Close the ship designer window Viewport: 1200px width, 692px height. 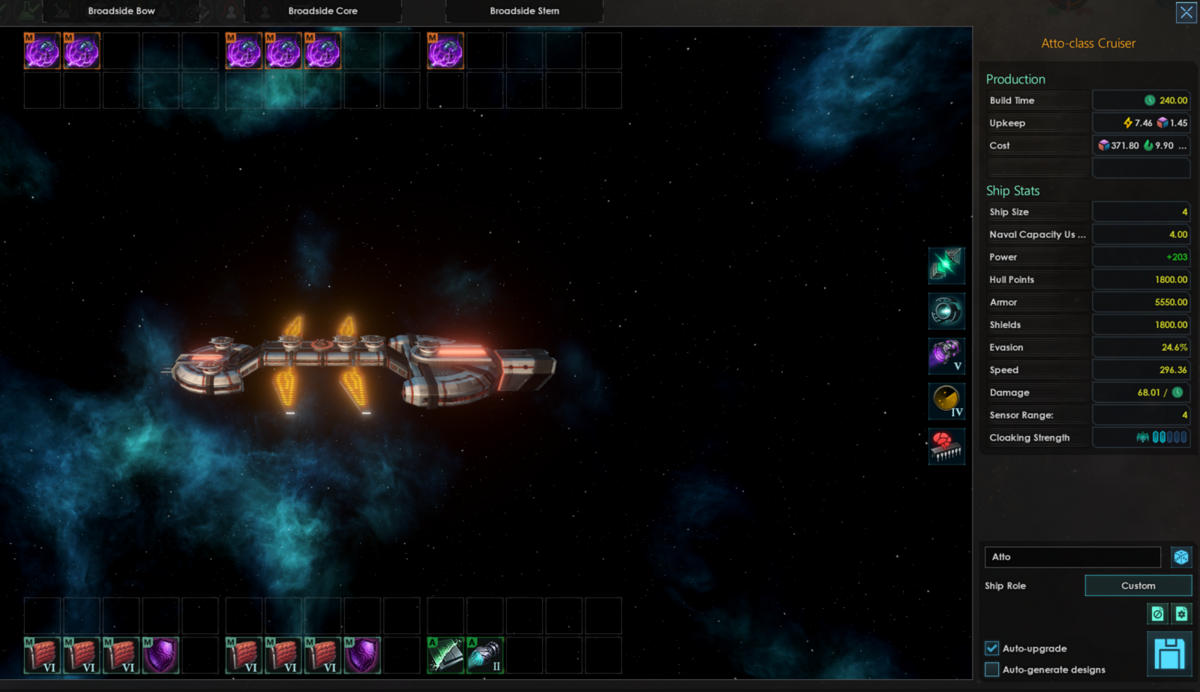coord(1185,12)
